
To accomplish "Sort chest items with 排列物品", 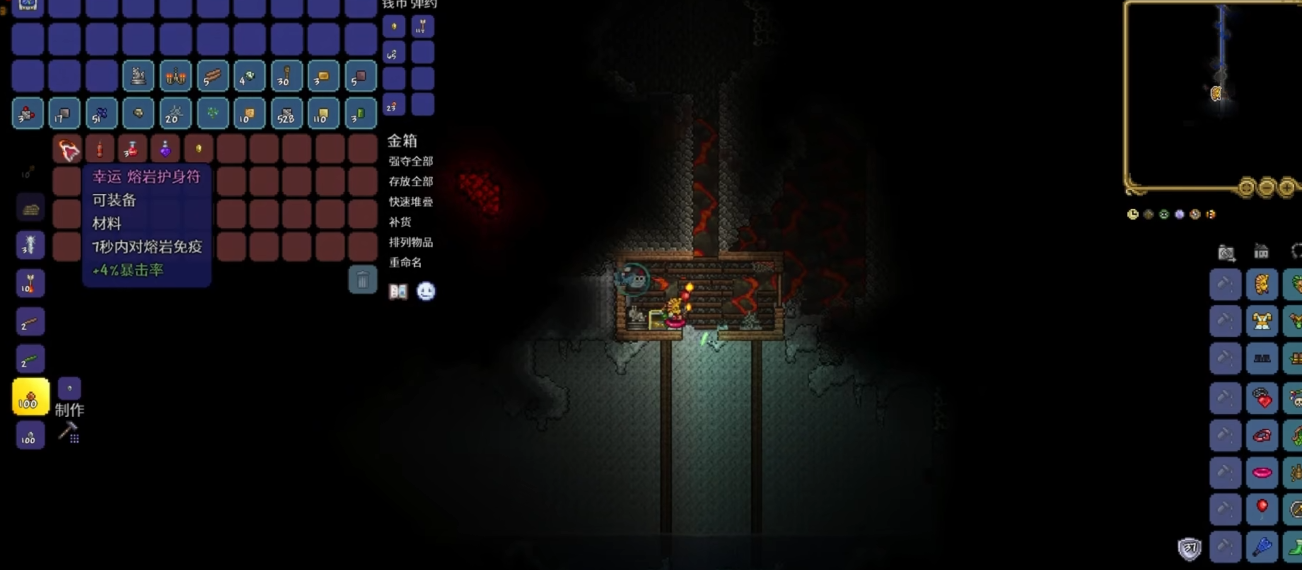I will (x=411, y=241).
